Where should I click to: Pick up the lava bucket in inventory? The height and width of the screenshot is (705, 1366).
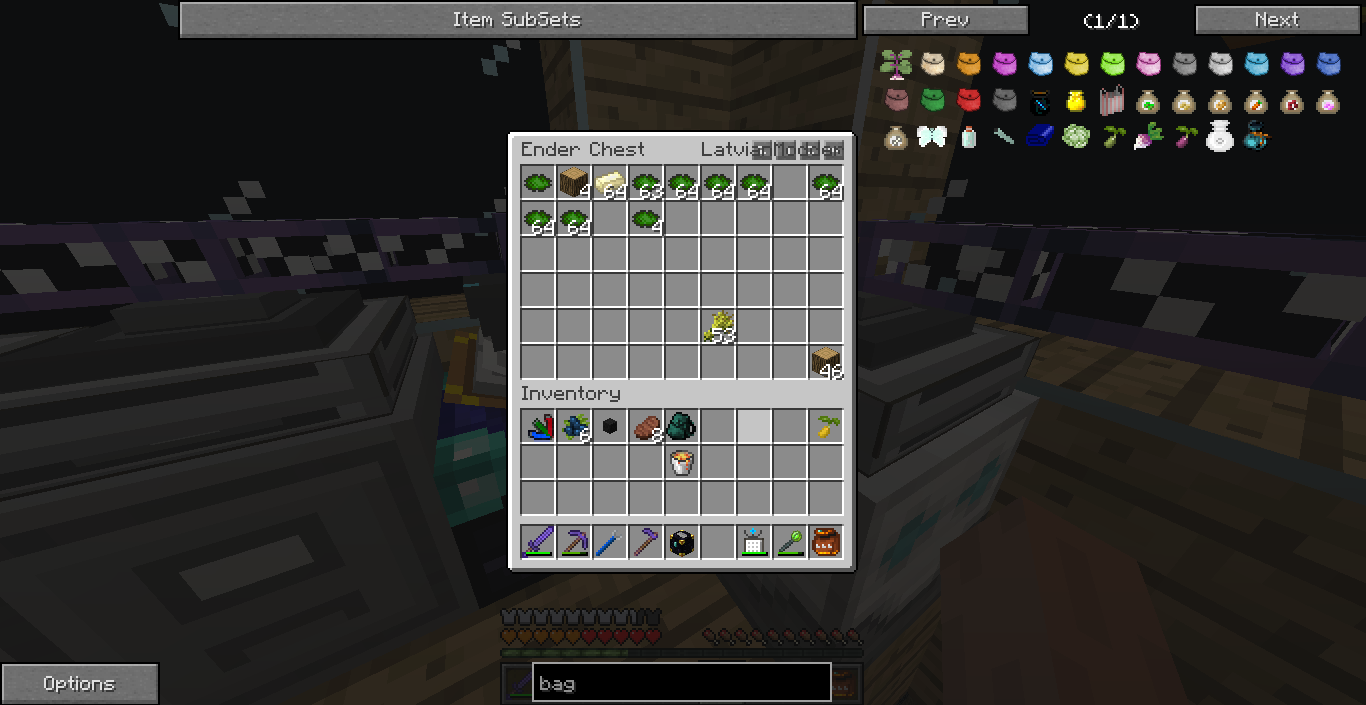pyautogui.click(x=682, y=462)
